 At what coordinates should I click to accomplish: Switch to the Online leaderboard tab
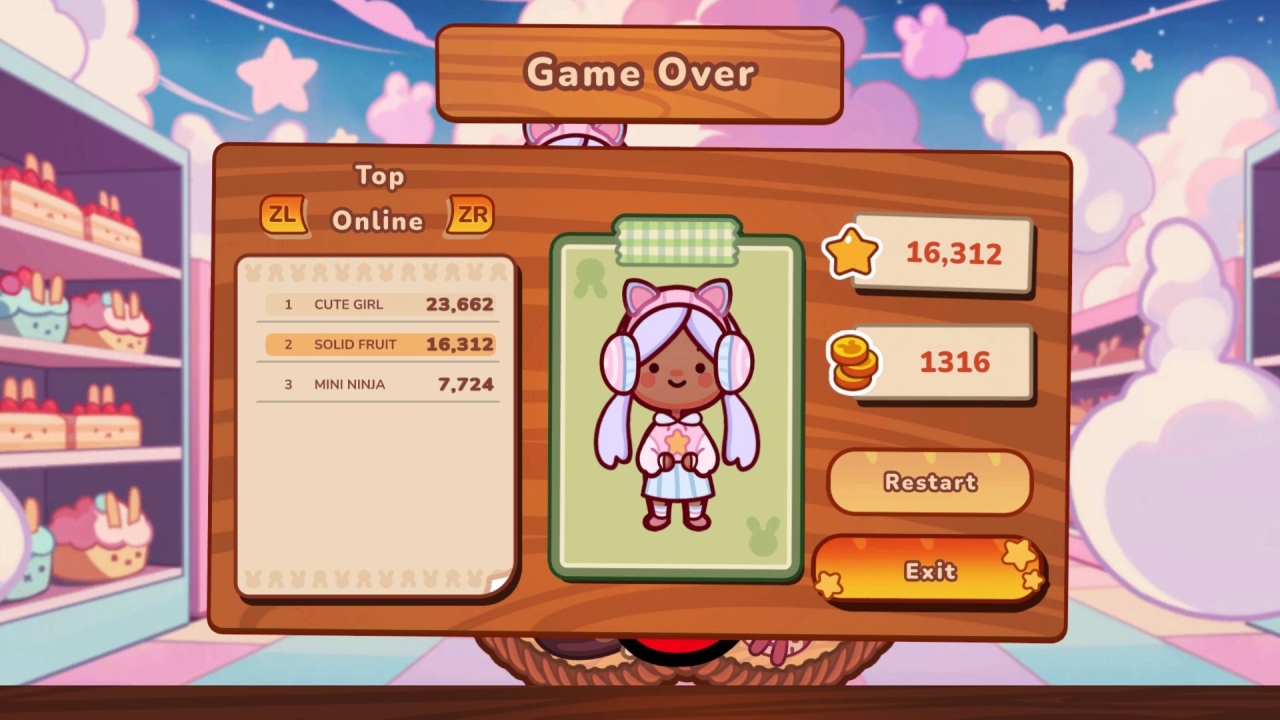coord(378,220)
